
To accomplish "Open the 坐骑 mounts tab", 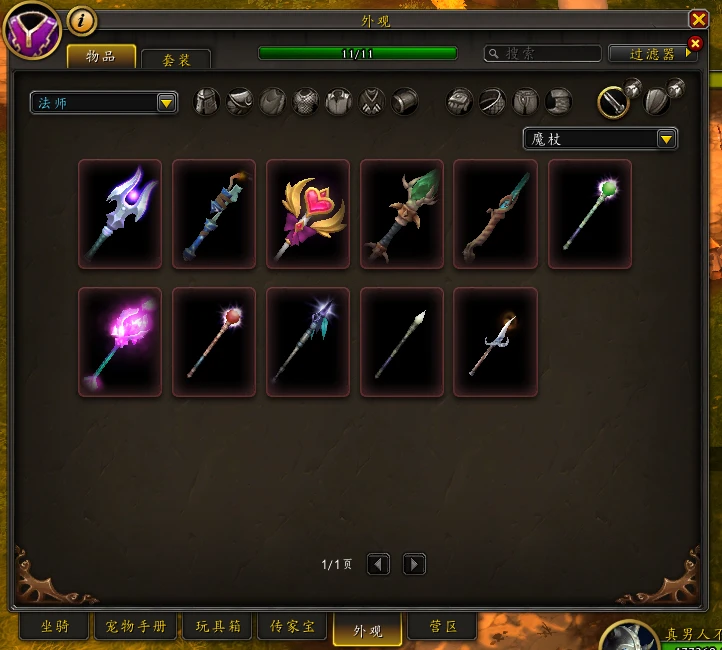I will coord(55,627).
